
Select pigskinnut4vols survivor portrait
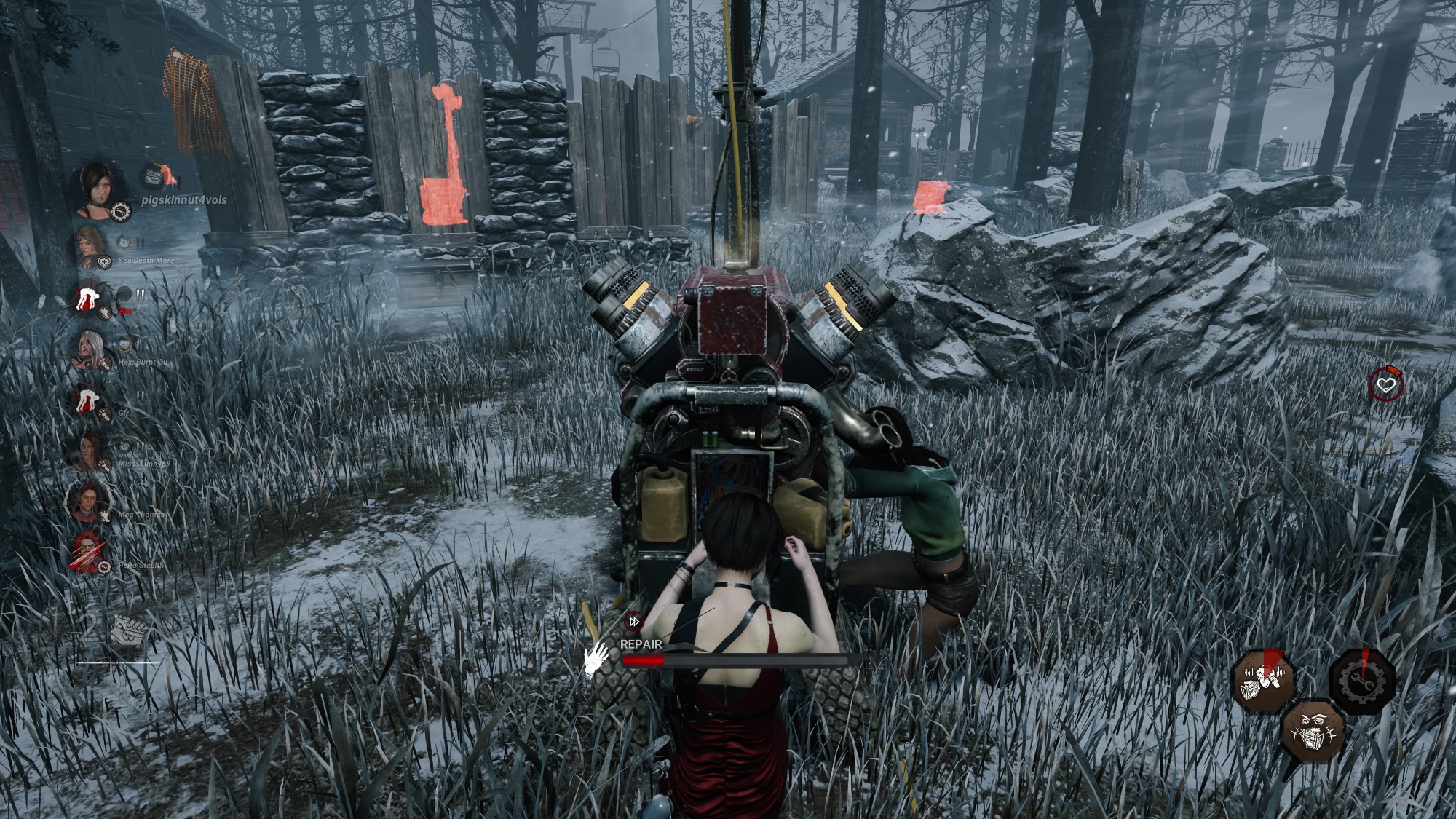point(95,186)
